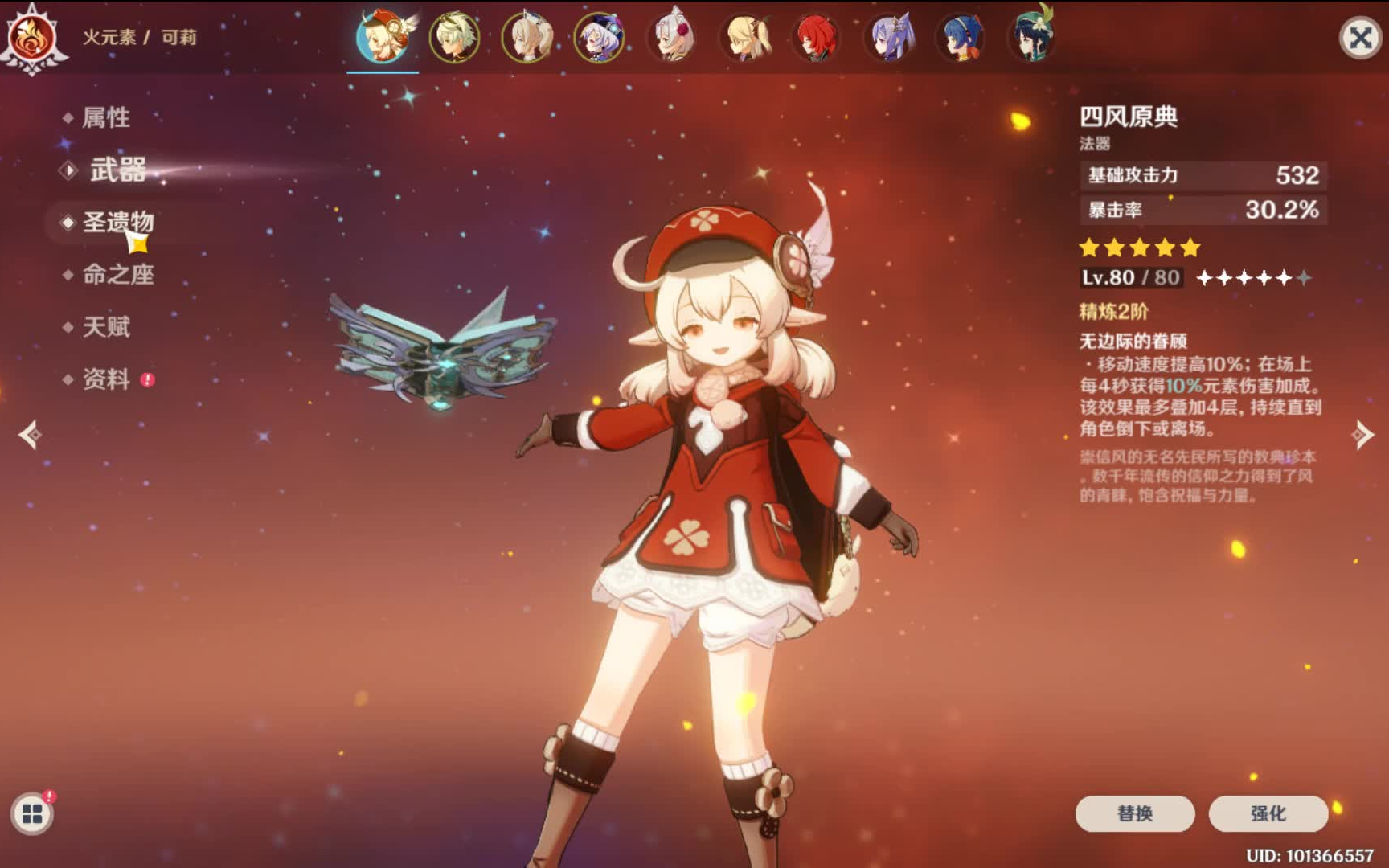Image resolution: width=1389 pixels, height=868 pixels.
Task: Choose Keqing's purple-haired portrait
Action: 889,37
